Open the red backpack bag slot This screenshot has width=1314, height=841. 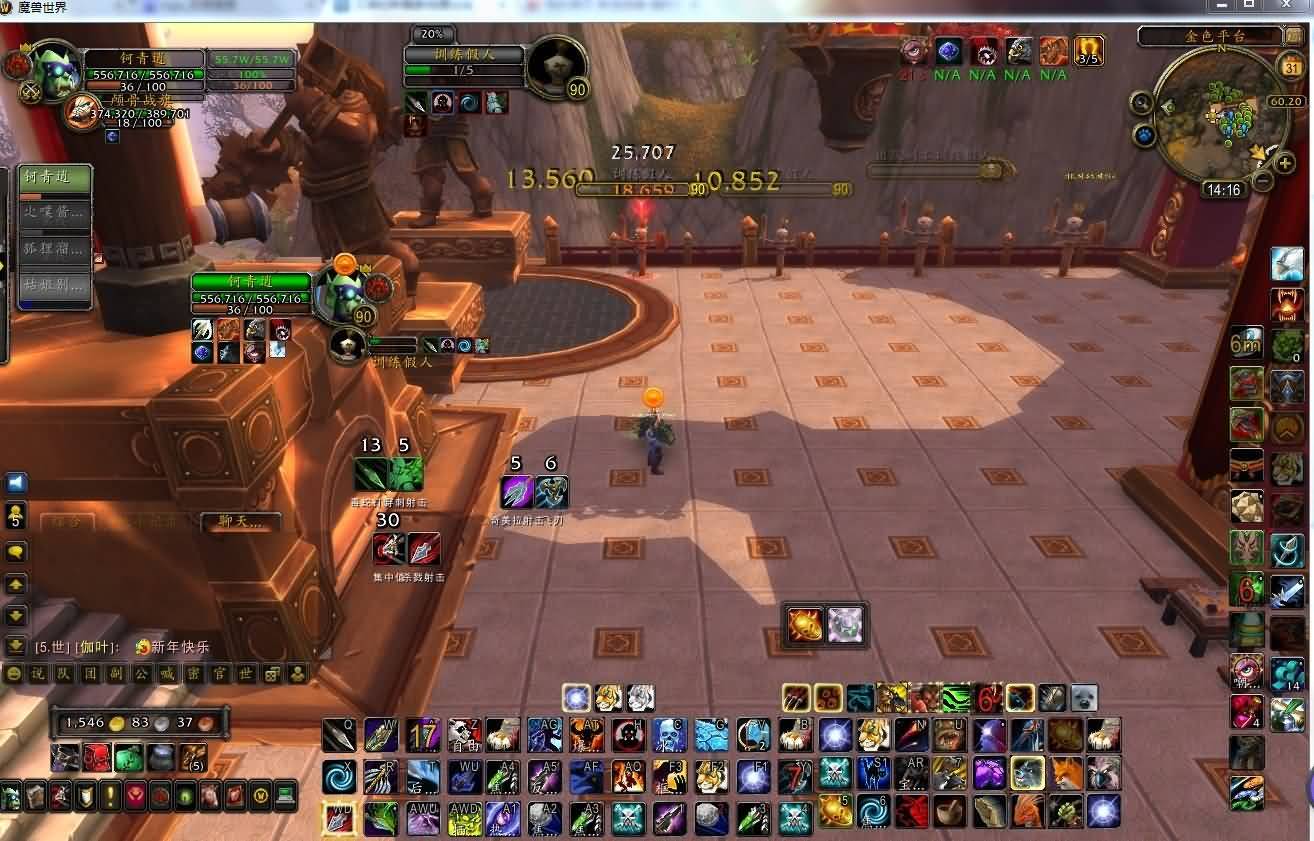(97, 757)
